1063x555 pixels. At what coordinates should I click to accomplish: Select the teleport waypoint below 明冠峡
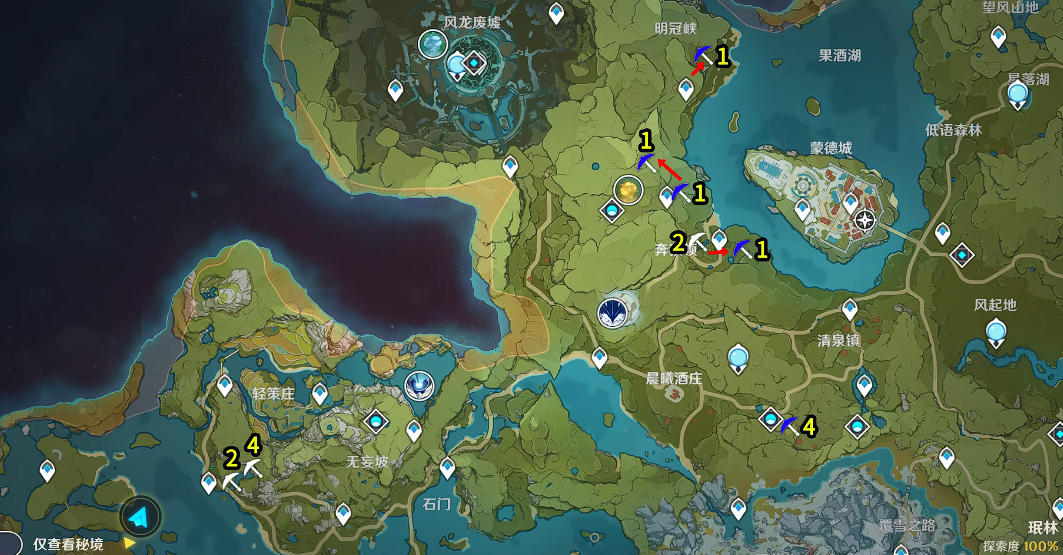686,89
